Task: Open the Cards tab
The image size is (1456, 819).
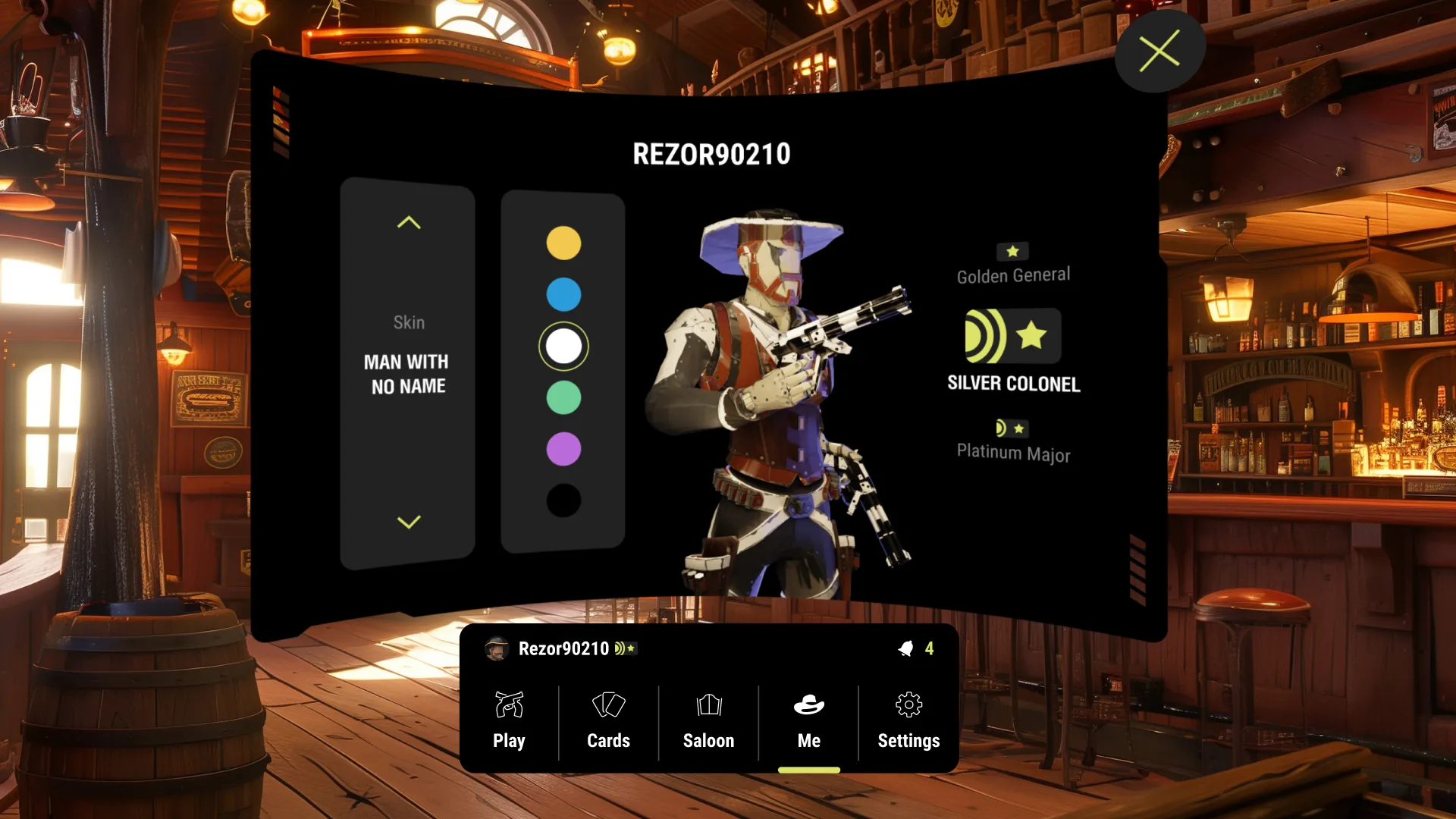Action: click(x=608, y=720)
